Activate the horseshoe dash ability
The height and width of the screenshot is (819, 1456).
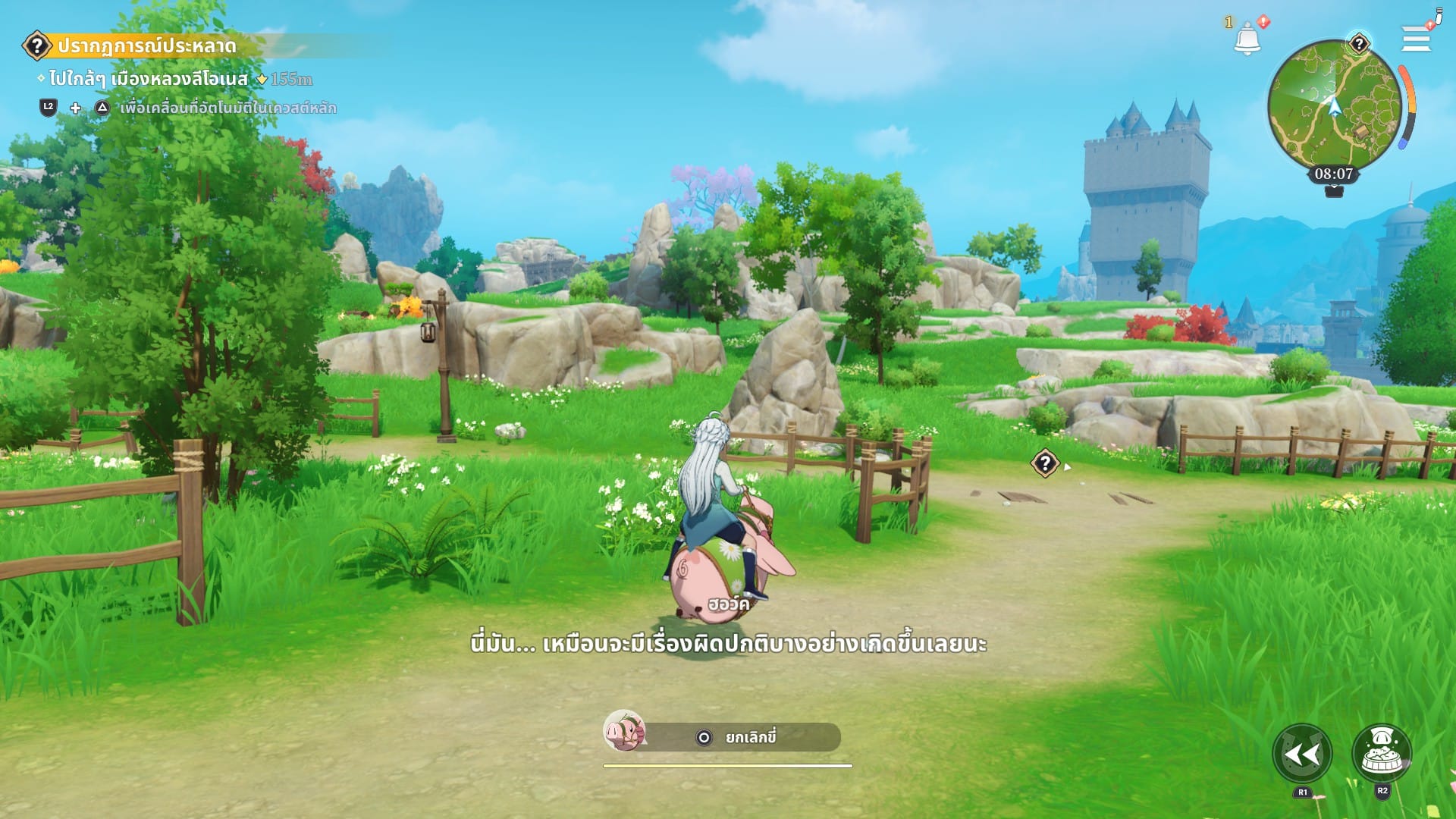coord(1302,754)
